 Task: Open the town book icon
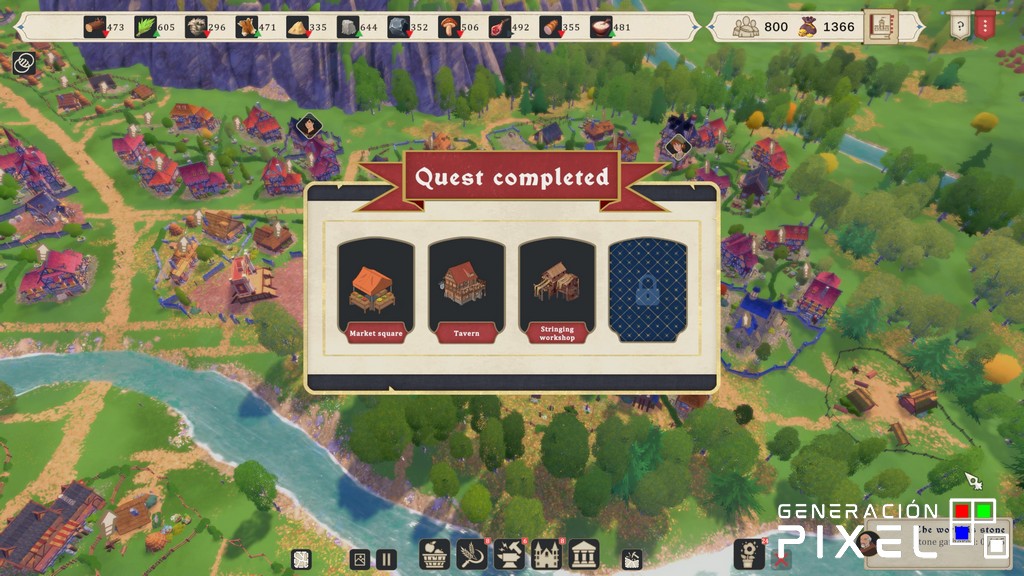click(x=881, y=26)
